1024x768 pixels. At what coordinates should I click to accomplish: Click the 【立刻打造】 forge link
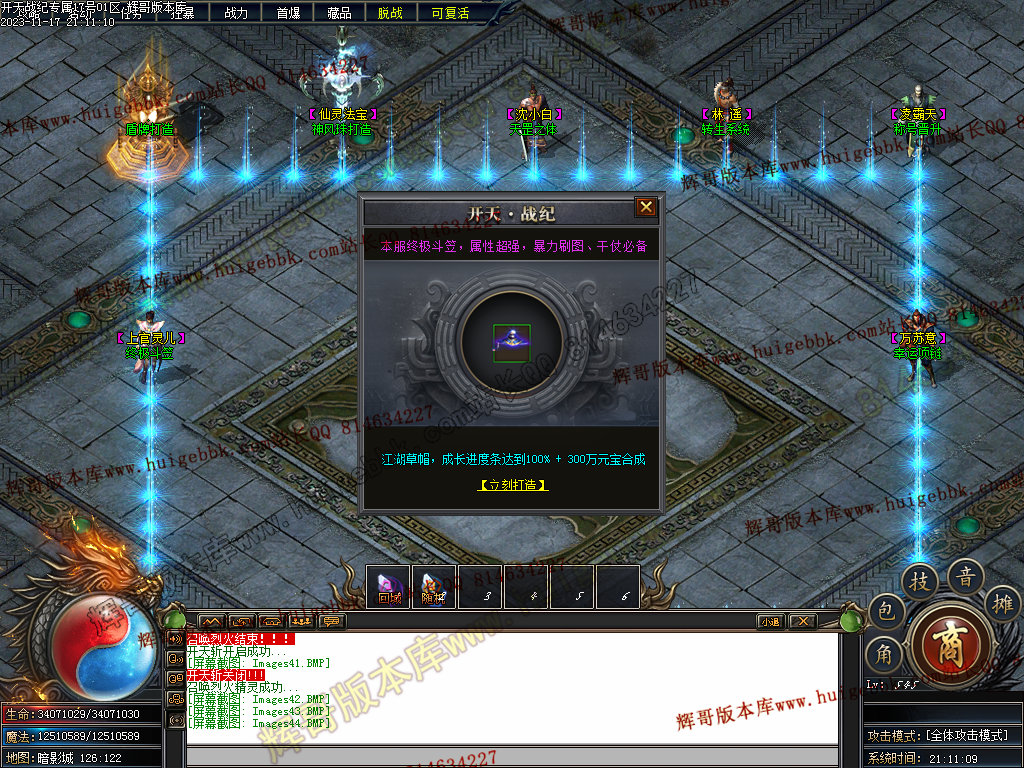coord(513,485)
